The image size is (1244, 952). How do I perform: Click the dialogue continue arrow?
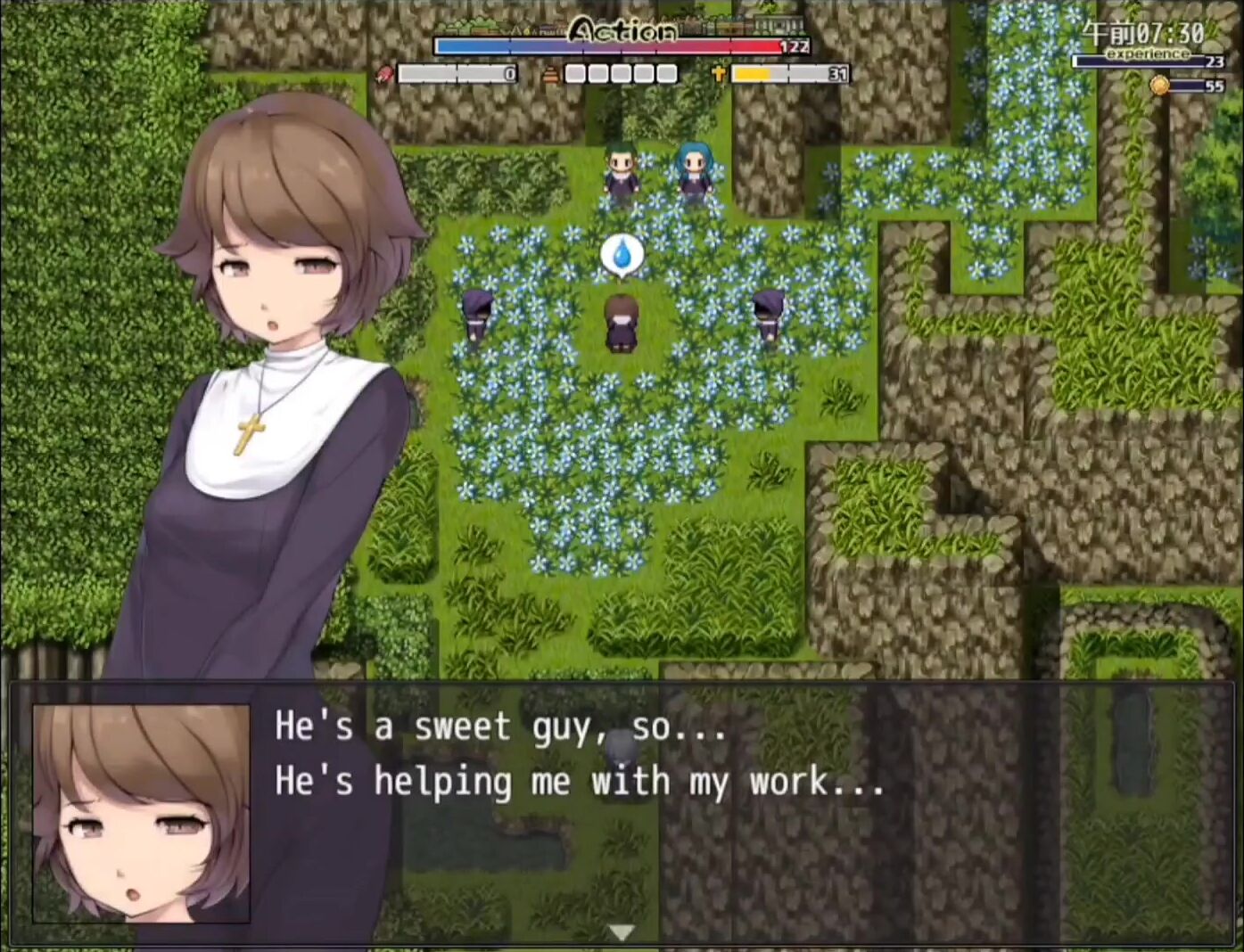[622, 932]
